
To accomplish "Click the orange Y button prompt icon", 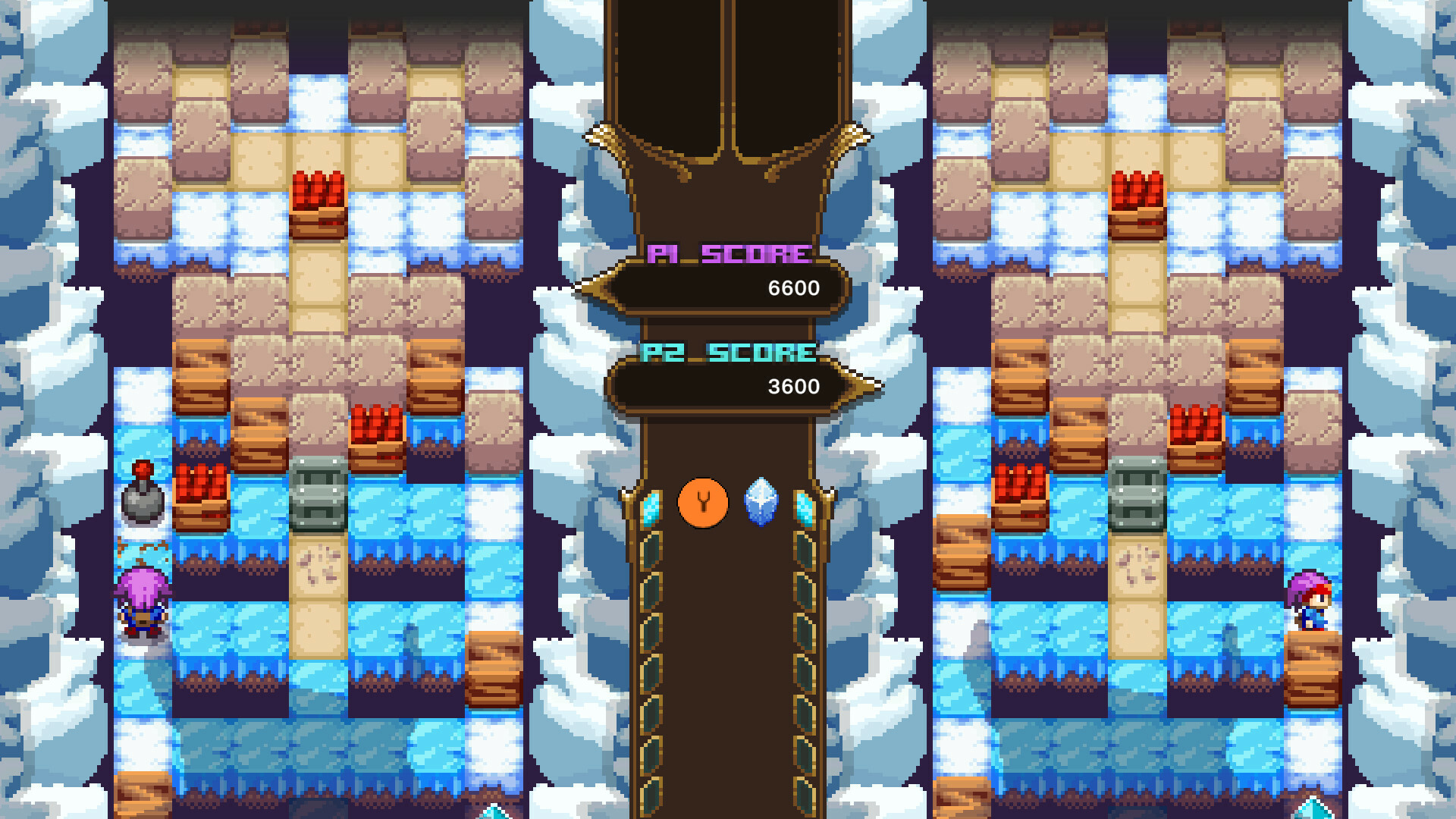I will [x=702, y=500].
